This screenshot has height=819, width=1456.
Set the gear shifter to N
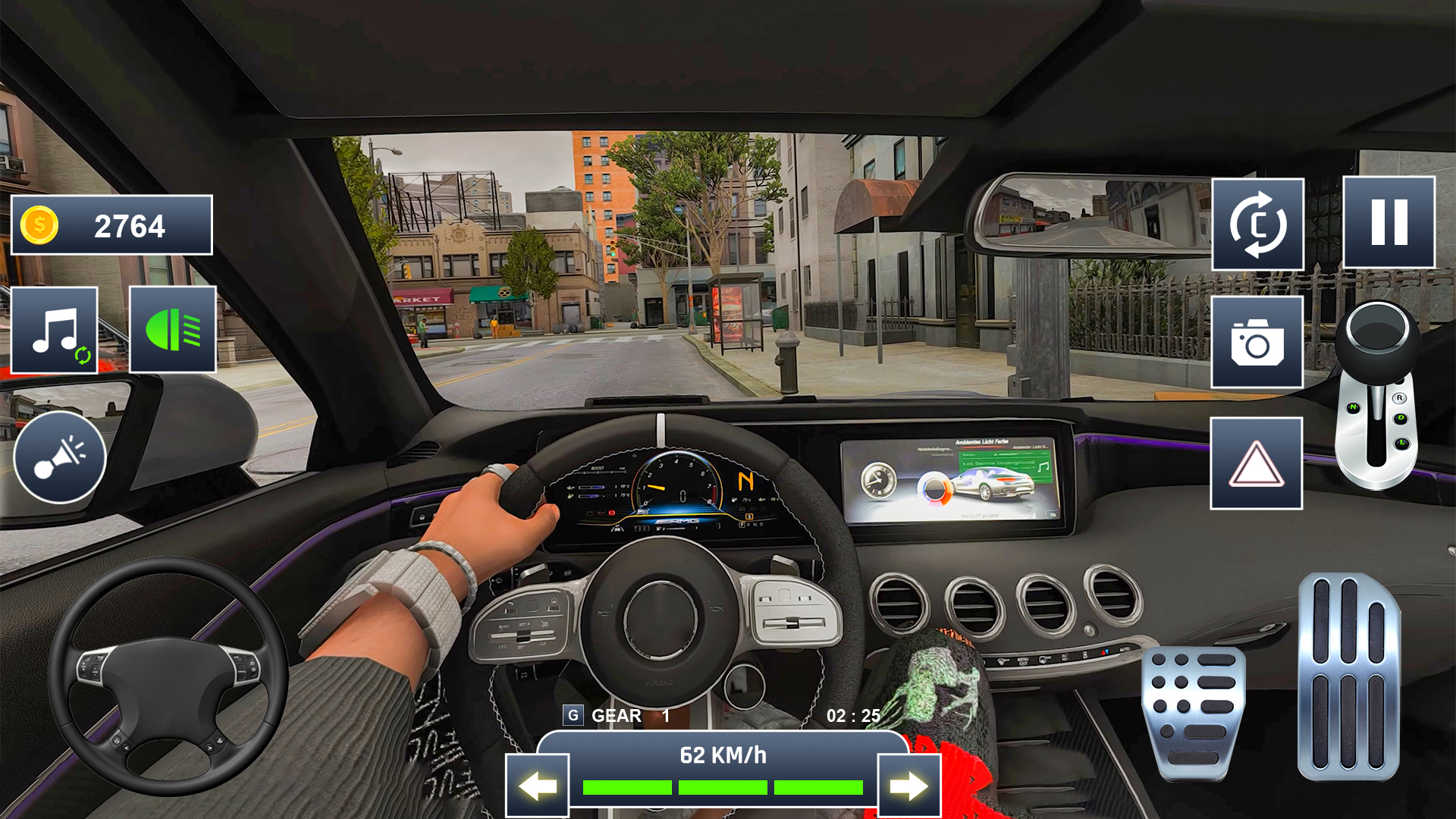point(1354,407)
